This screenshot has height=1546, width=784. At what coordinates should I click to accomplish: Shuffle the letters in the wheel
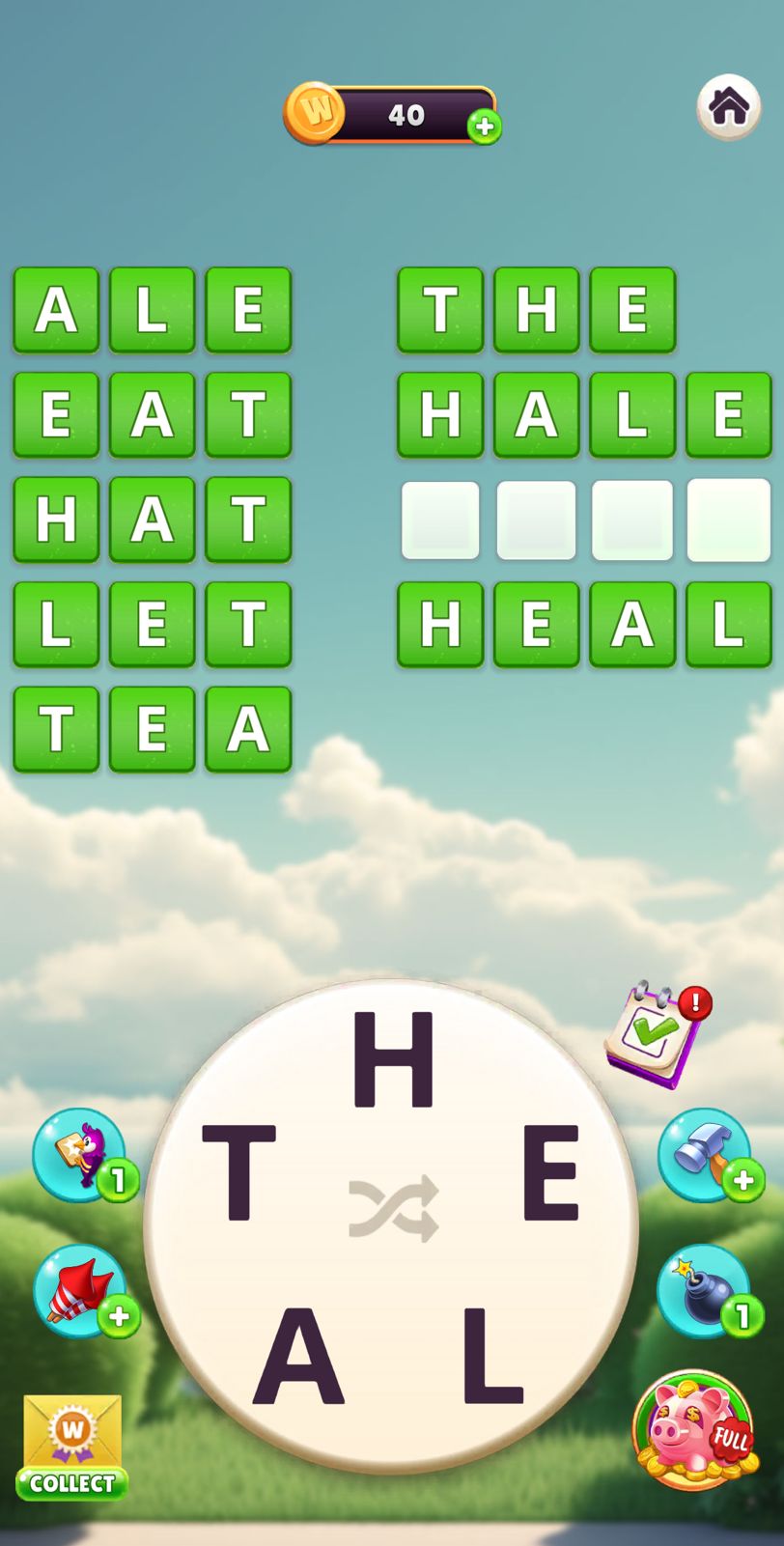pos(393,1208)
